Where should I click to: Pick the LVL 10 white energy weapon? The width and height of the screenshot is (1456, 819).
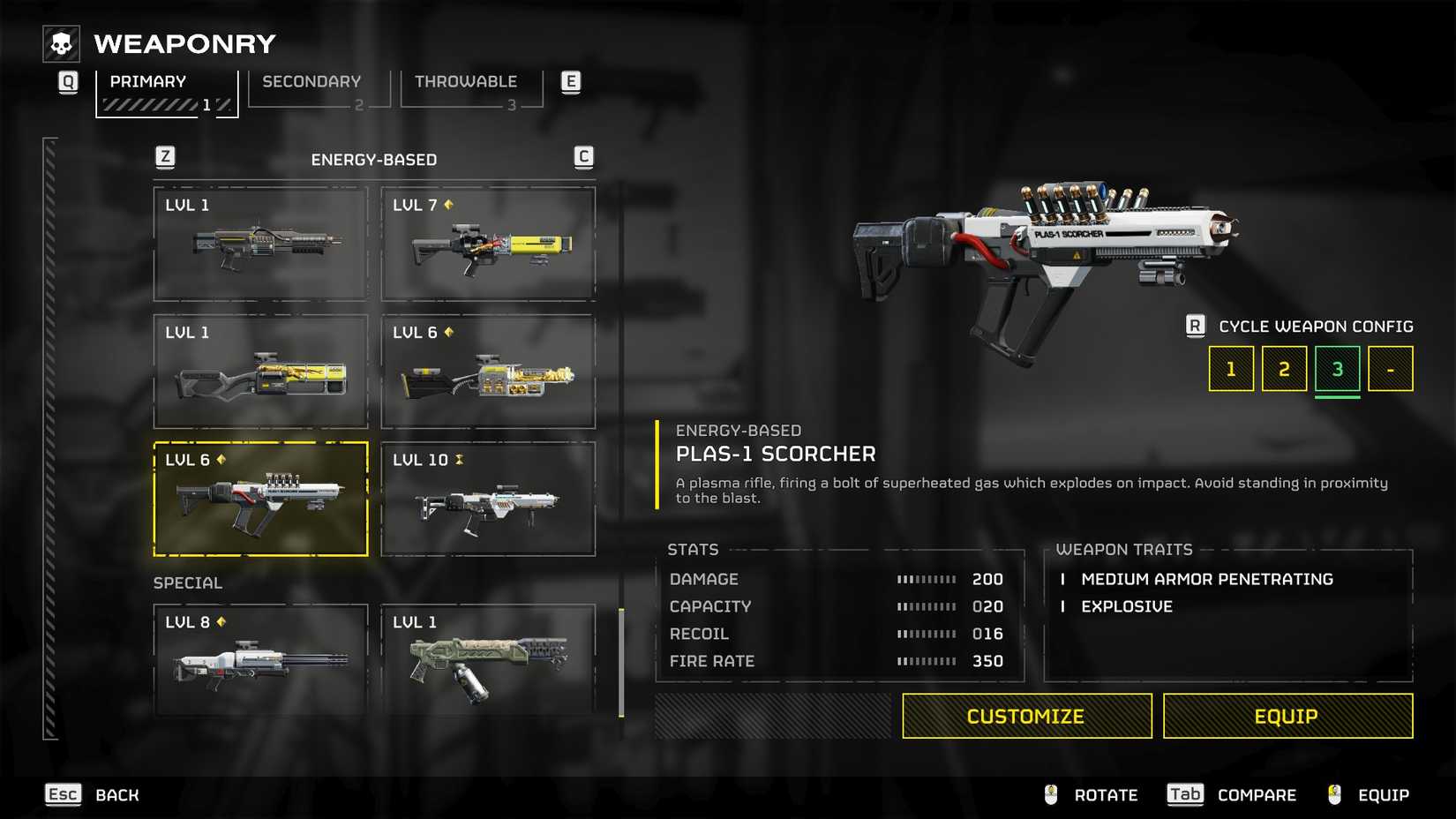click(x=488, y=500)
